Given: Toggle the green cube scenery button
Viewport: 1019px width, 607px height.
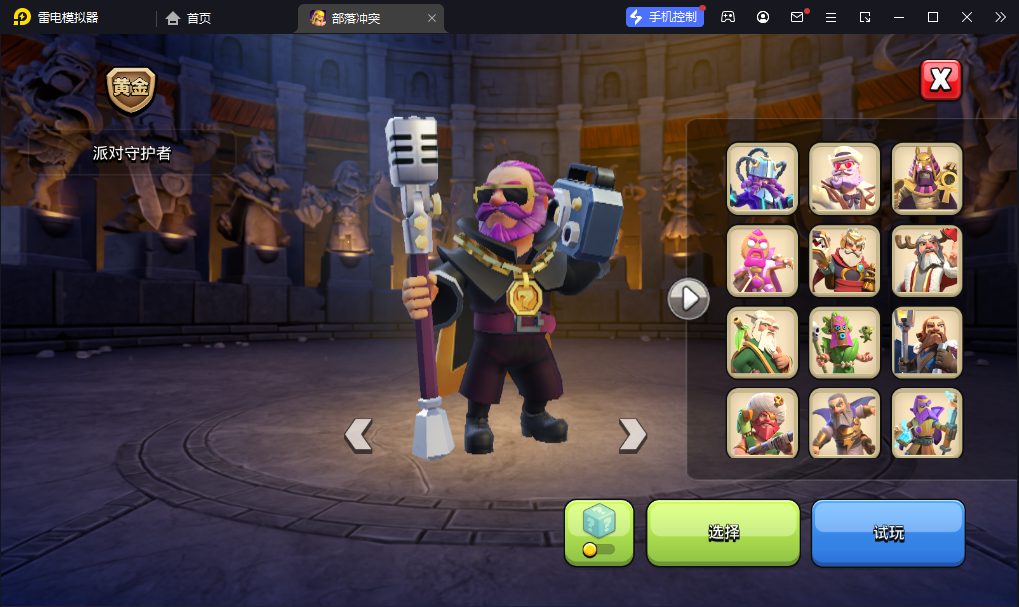Looking at the screenshot, I should coord(599,532).
